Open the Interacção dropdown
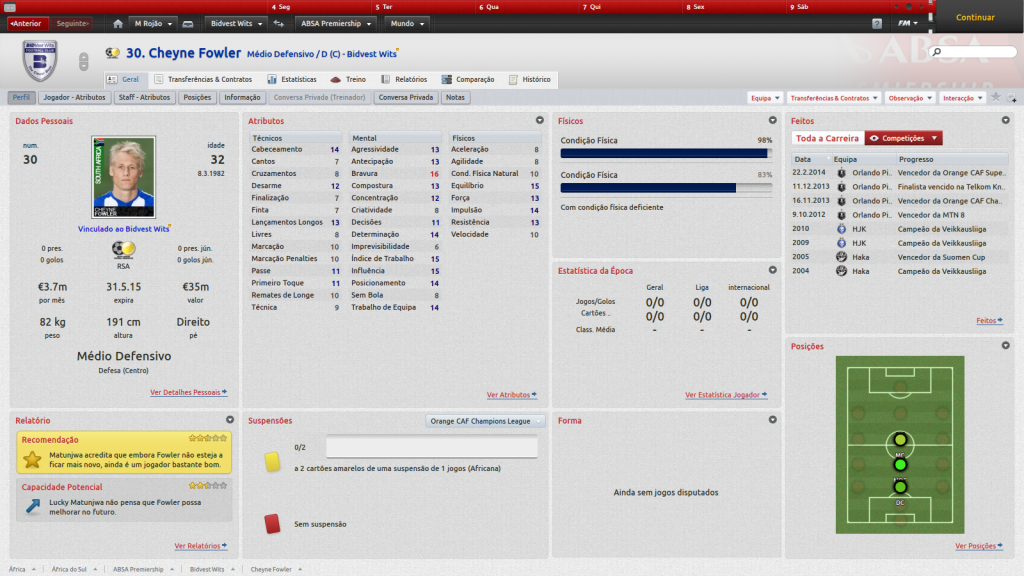 pos(962,98)
